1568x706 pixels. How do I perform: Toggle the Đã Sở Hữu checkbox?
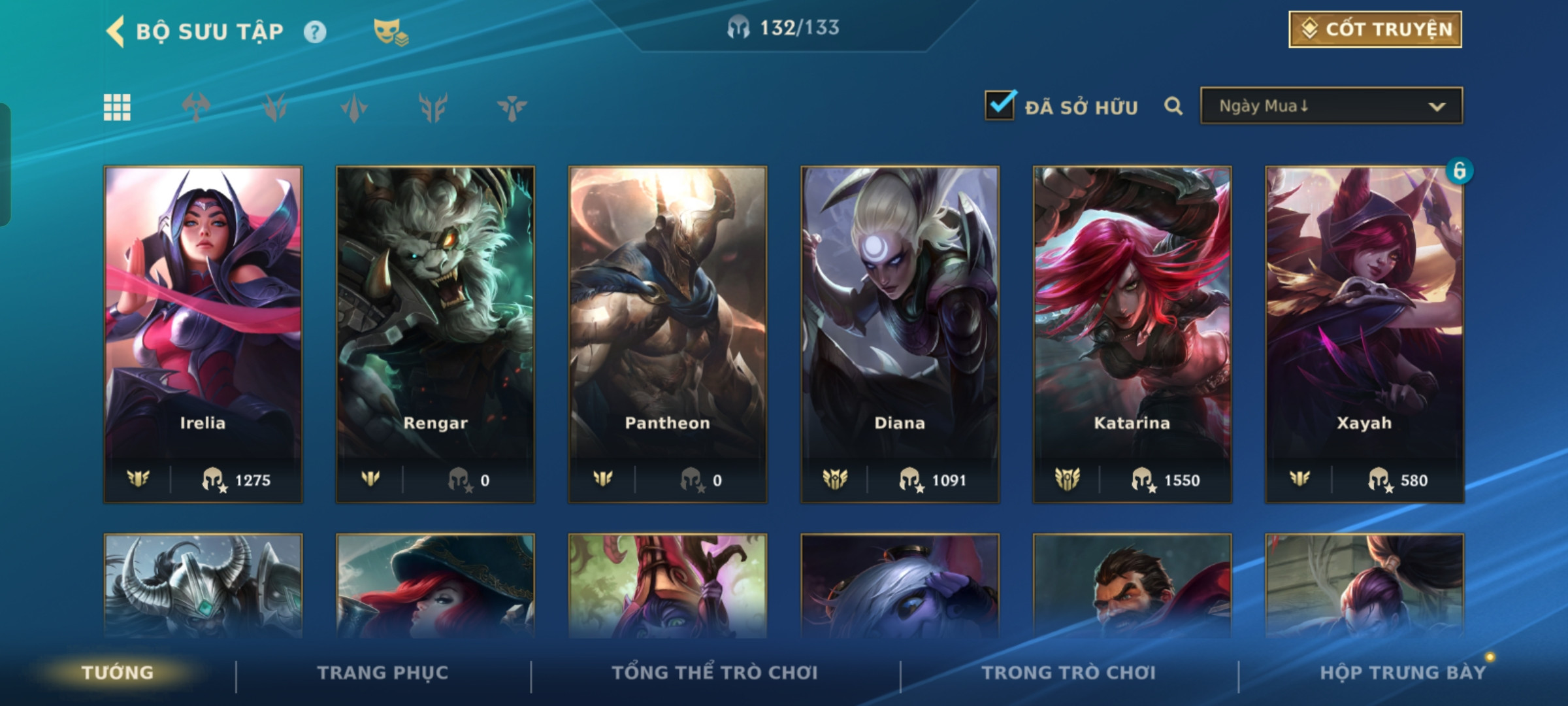pos(1000,105)
